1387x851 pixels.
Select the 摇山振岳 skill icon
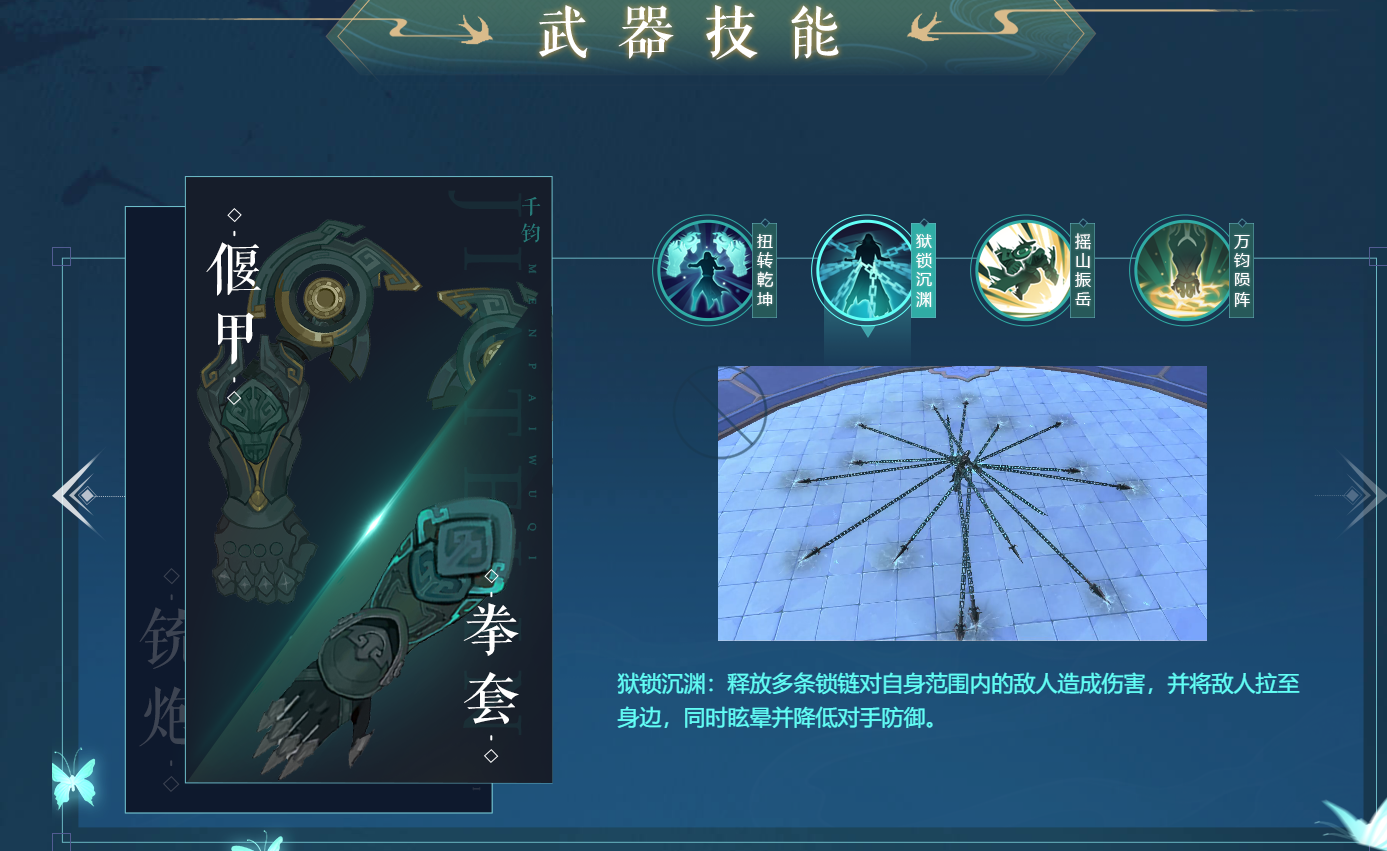click(1021, 270)
